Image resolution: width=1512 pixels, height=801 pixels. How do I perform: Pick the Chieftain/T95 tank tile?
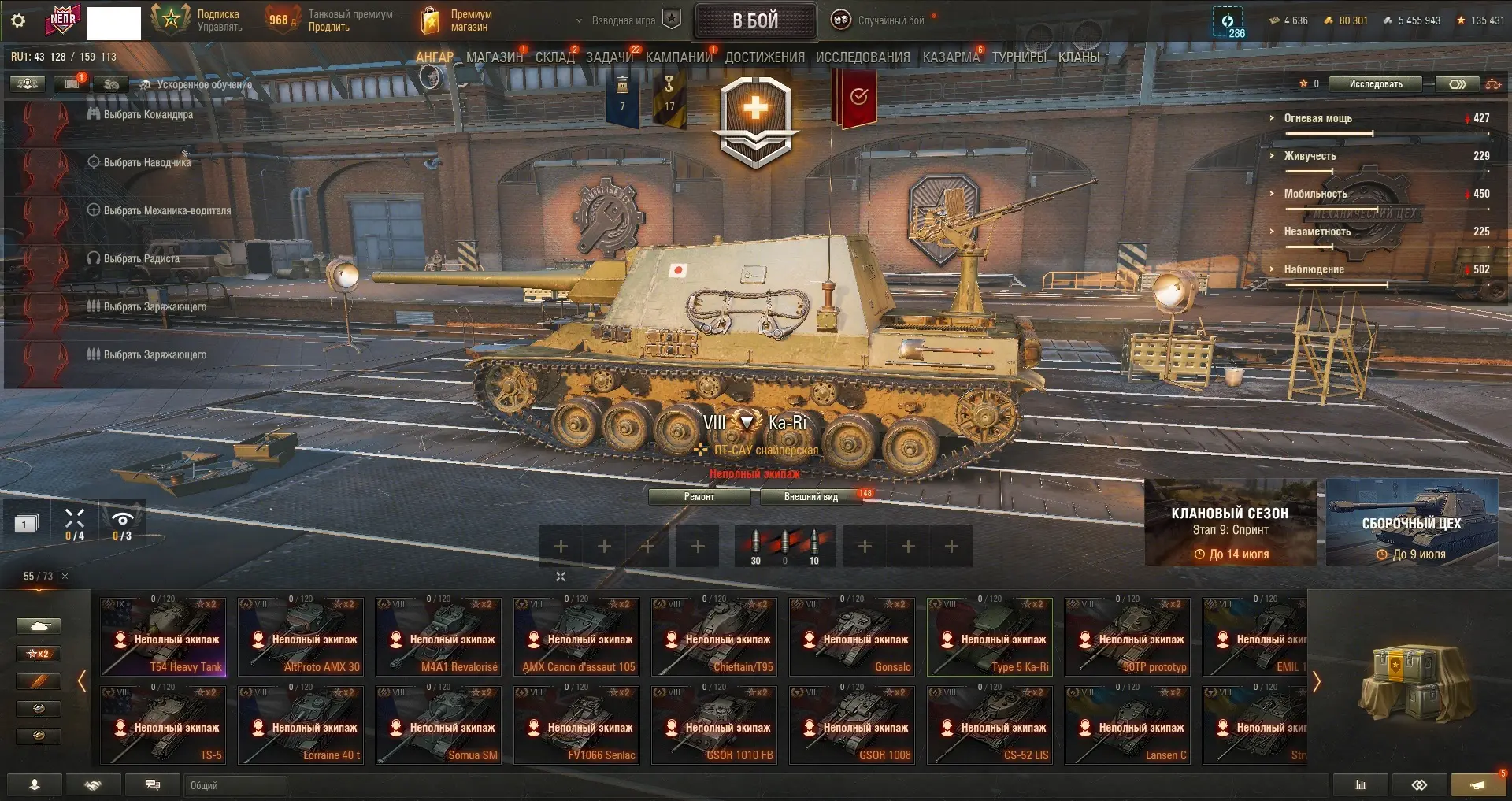coord(714,637)
